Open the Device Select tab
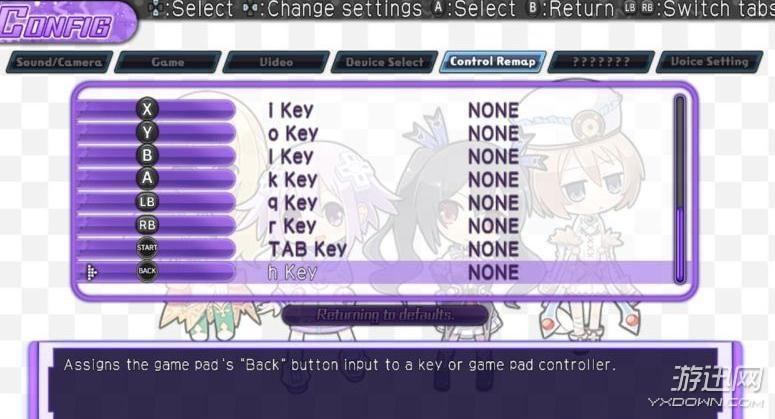Viewport: 775px width, 419px height. coord(384,62)
